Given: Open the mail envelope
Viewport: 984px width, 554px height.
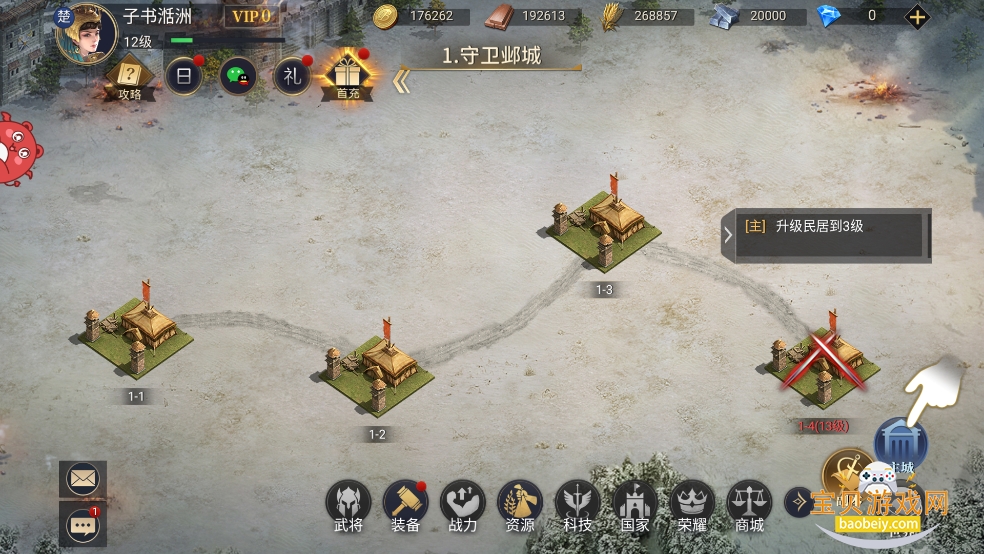Looking at the screenshot, I should (82, 478).
